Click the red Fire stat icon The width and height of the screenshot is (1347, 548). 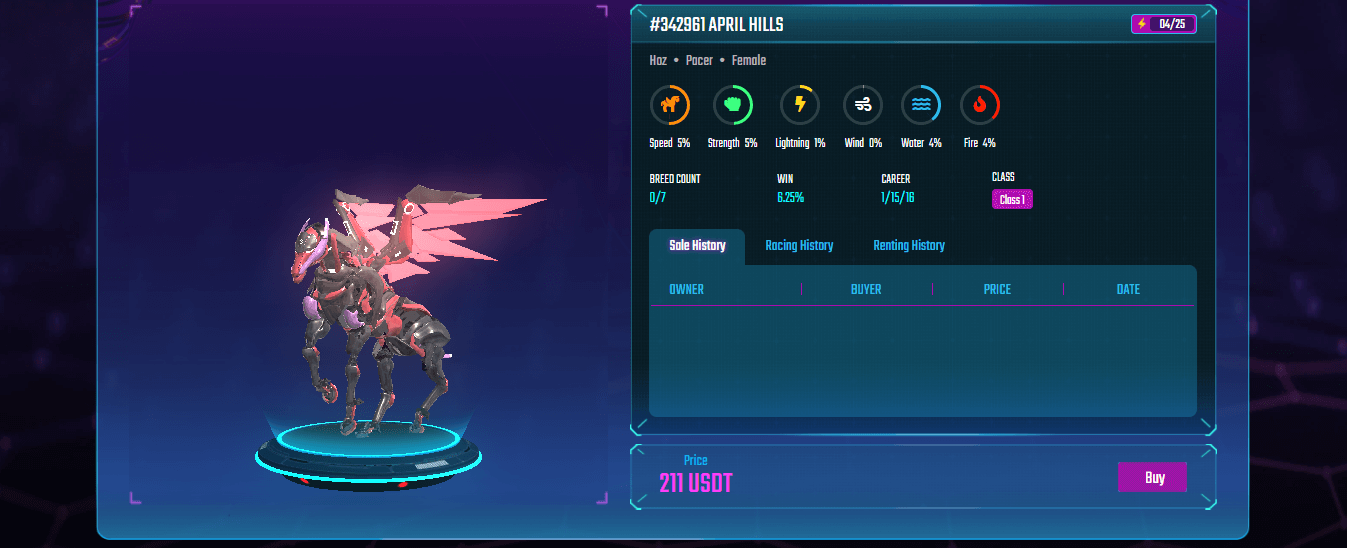(979, 104)
